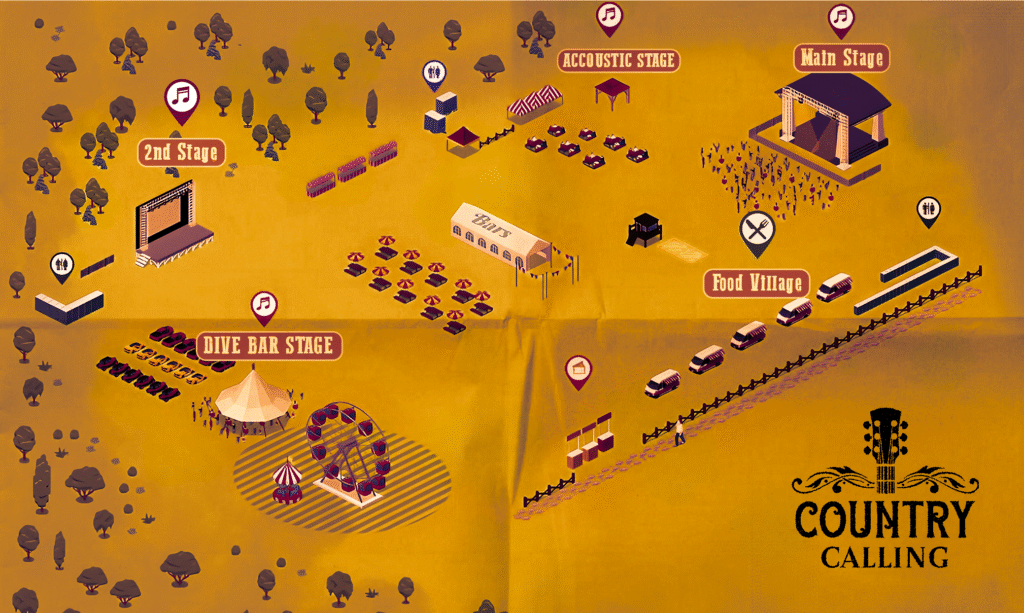Choose the Accoustic Stage name label

click(x=619, y=61)
